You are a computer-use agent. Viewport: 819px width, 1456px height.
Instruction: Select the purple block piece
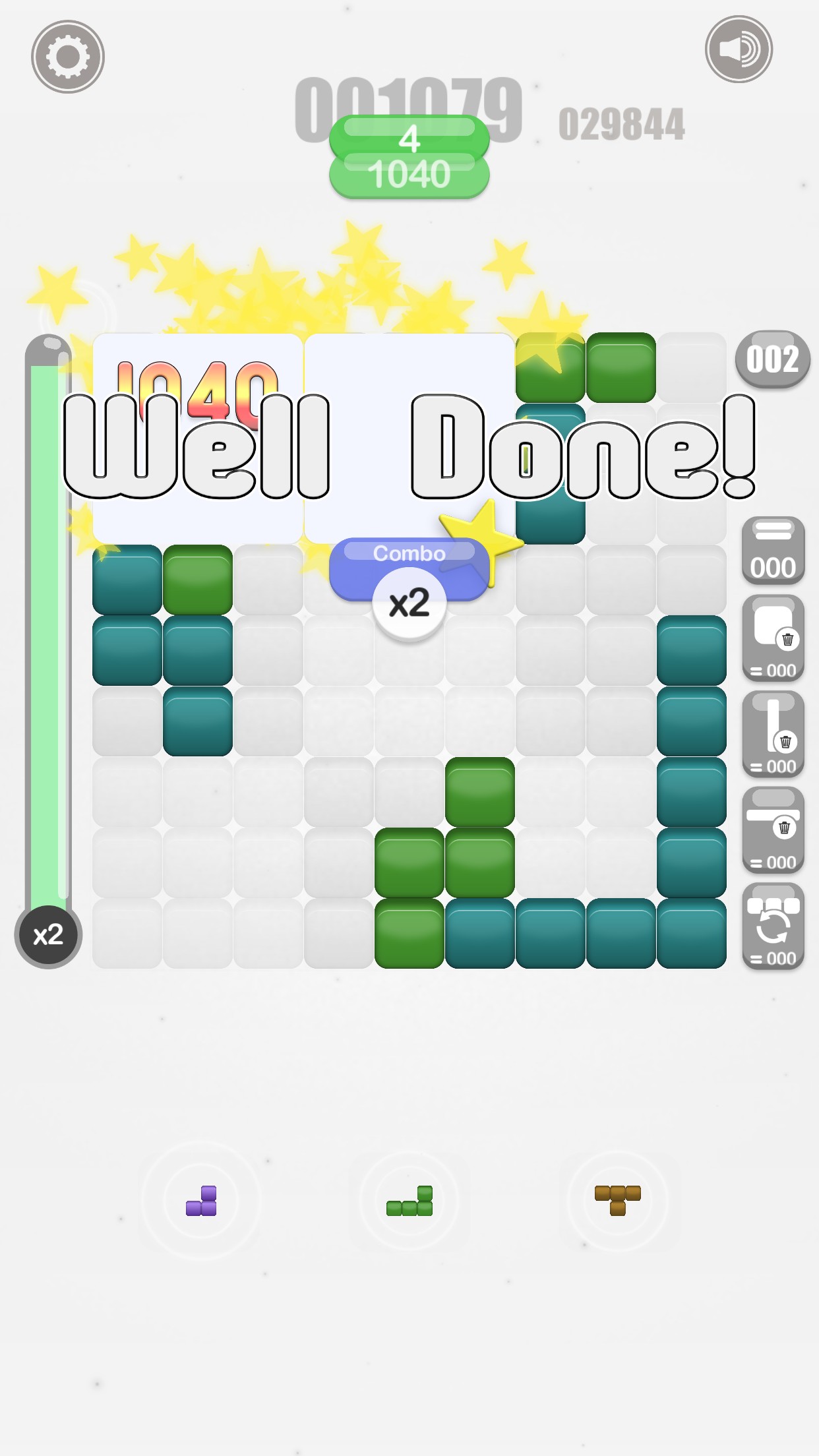point(202,1201)
